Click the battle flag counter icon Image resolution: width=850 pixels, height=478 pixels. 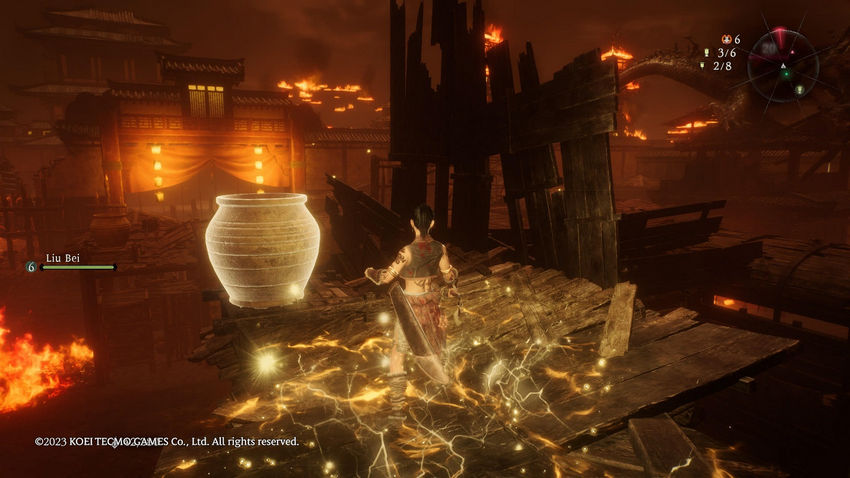click(705, 52)
